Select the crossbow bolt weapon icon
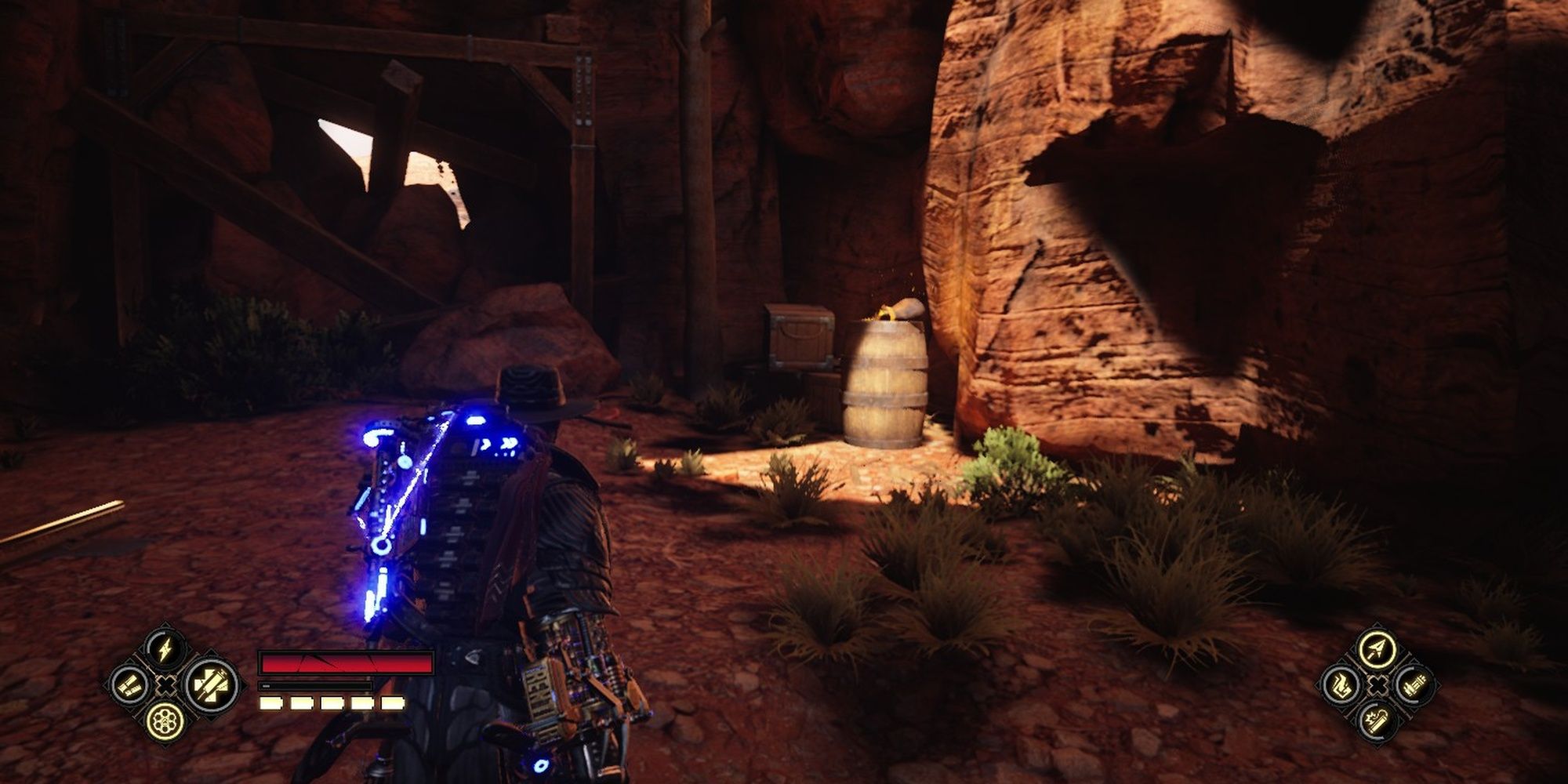1568x784 pixels. point(1377,648)
